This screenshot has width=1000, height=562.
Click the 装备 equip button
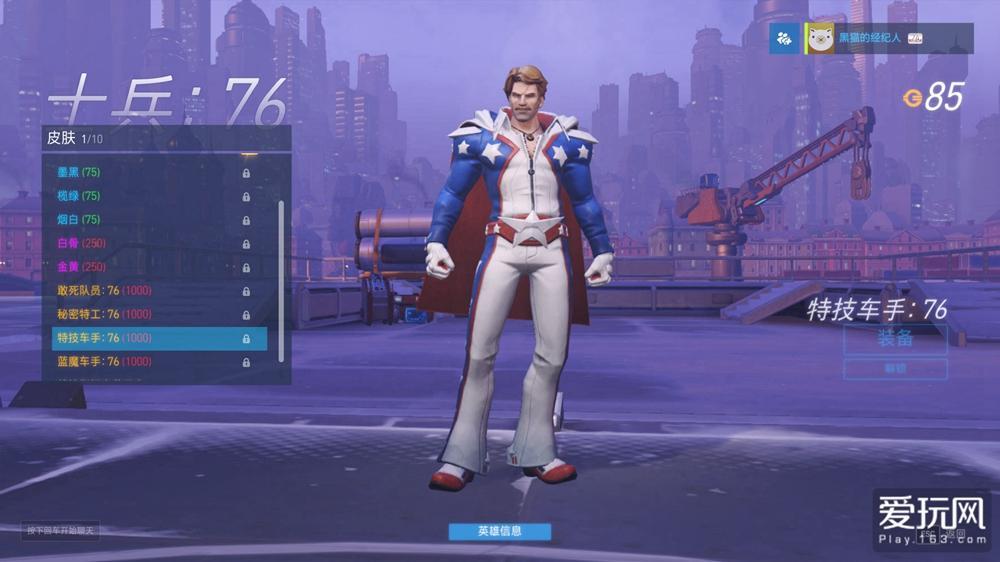(x=895, y=338)
